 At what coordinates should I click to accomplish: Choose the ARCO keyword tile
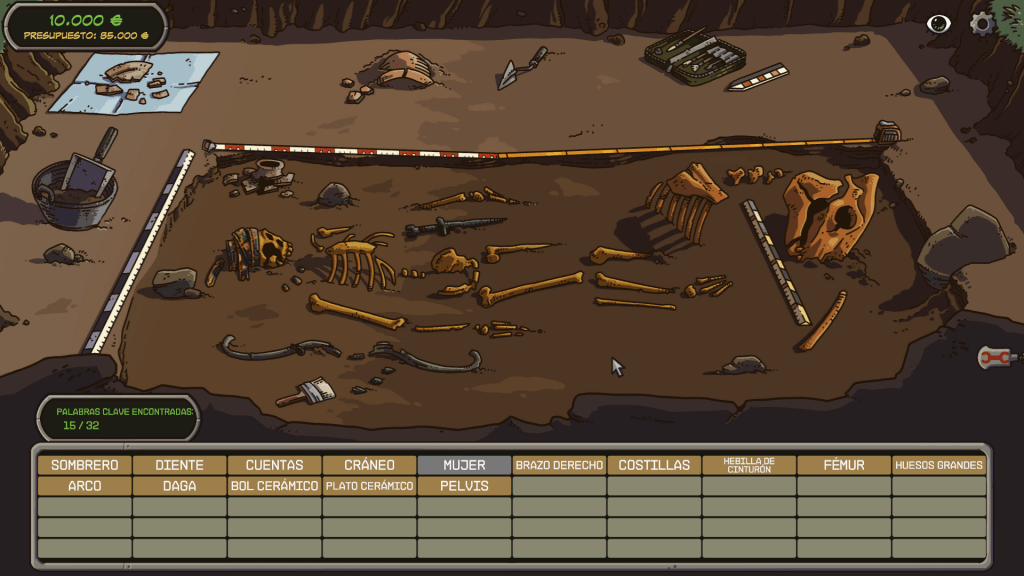click(x=85, y=486)
